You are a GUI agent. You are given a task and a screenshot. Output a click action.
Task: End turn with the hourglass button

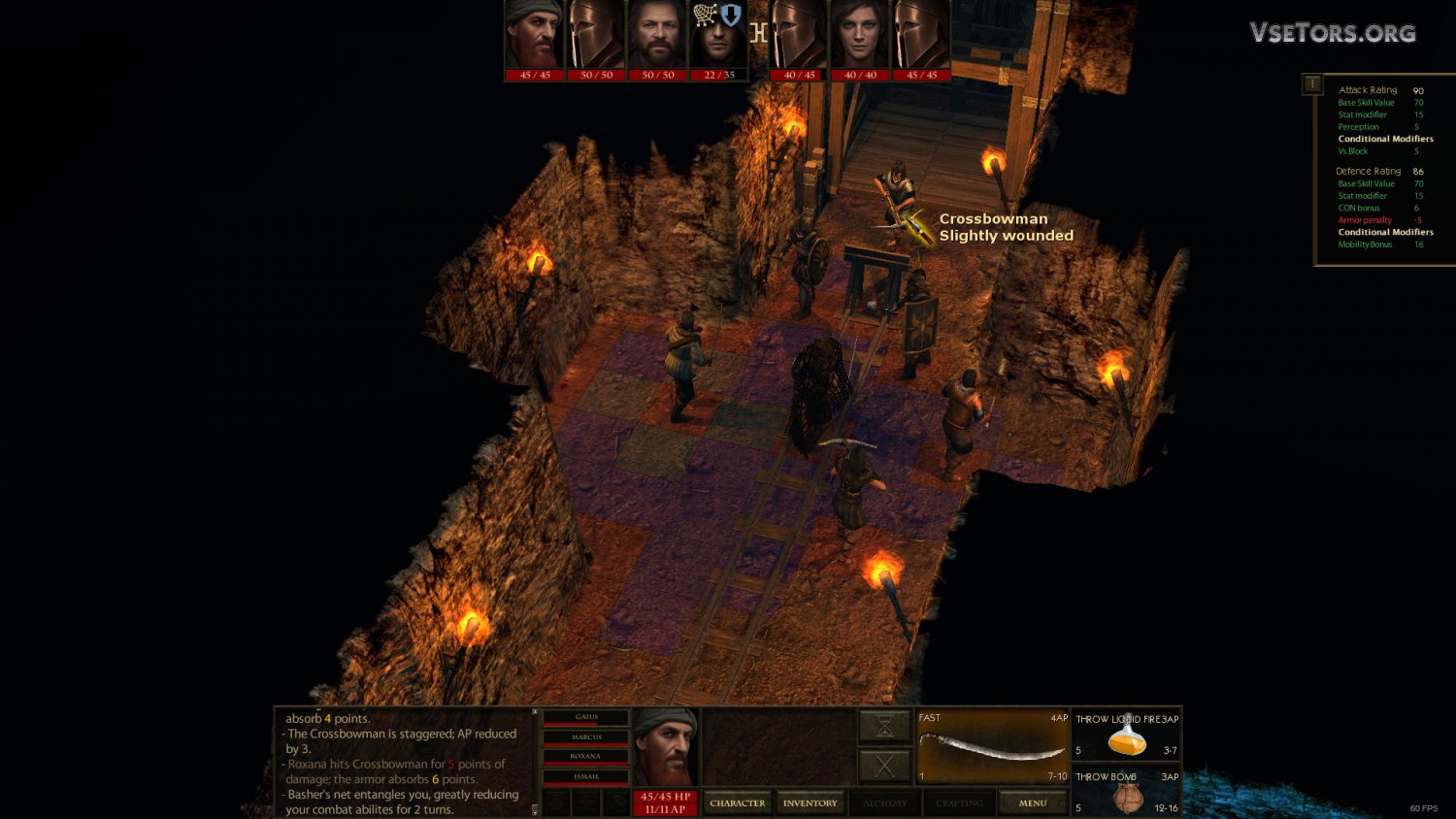coord(884,725)
